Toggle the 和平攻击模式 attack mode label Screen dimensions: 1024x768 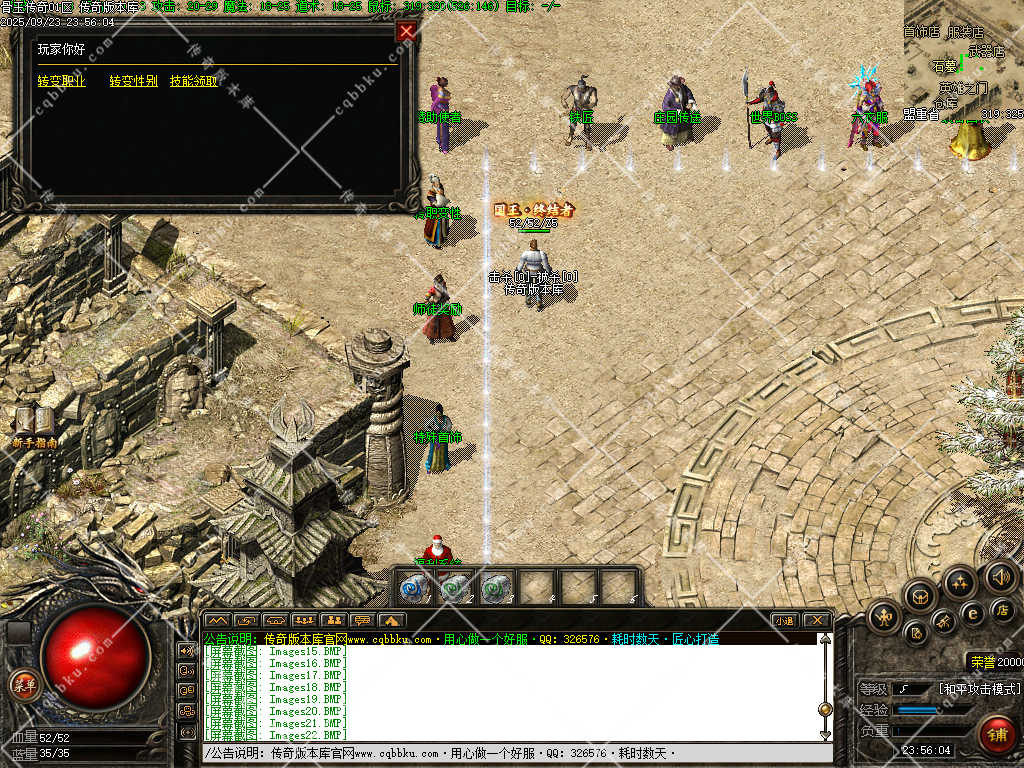point(980,689)
